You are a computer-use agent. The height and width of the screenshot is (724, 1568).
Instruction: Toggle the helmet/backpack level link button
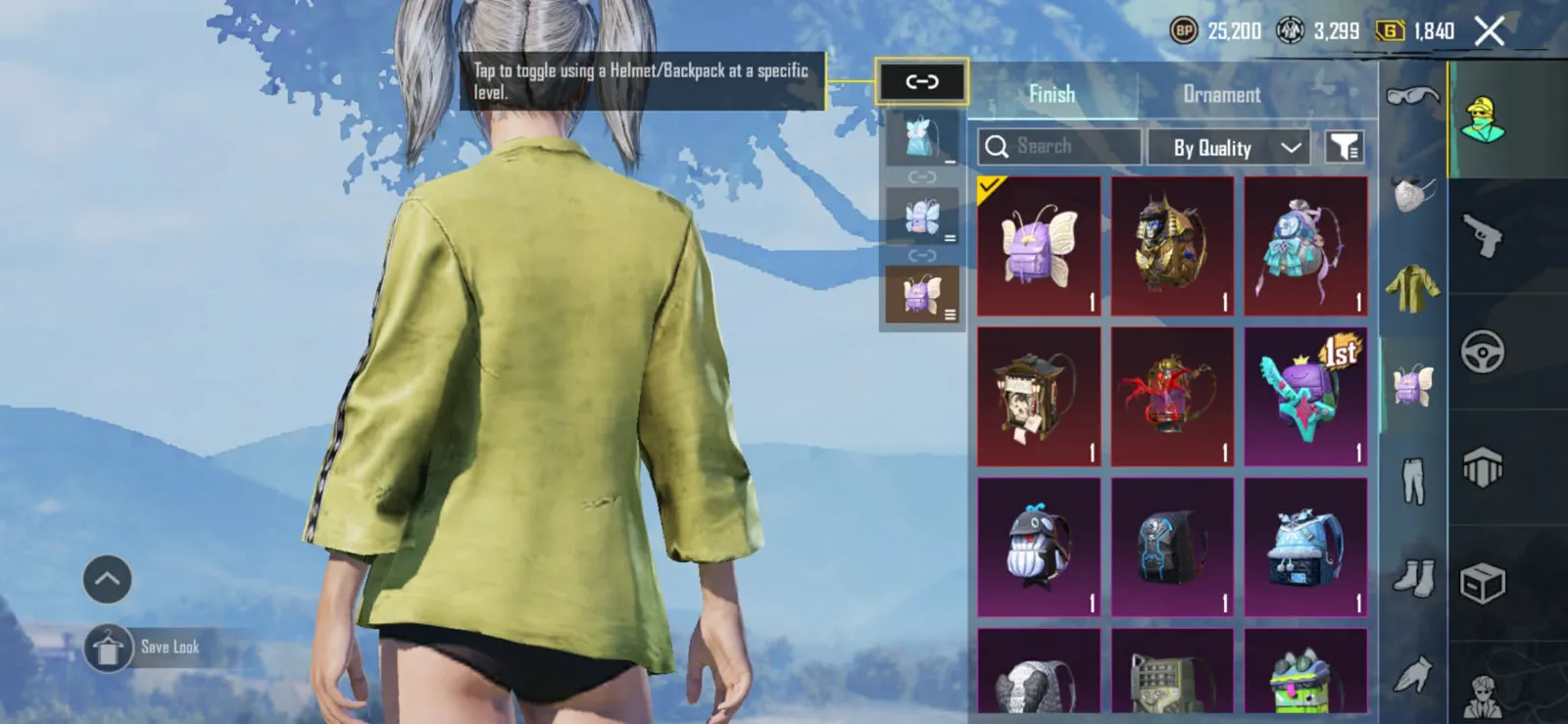[921, 82]
